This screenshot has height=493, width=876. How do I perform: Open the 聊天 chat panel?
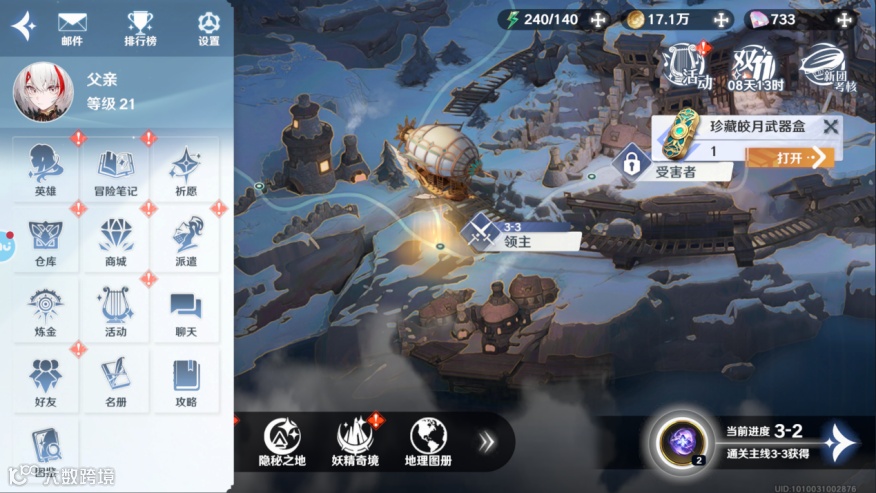click(x=186, y=310)
